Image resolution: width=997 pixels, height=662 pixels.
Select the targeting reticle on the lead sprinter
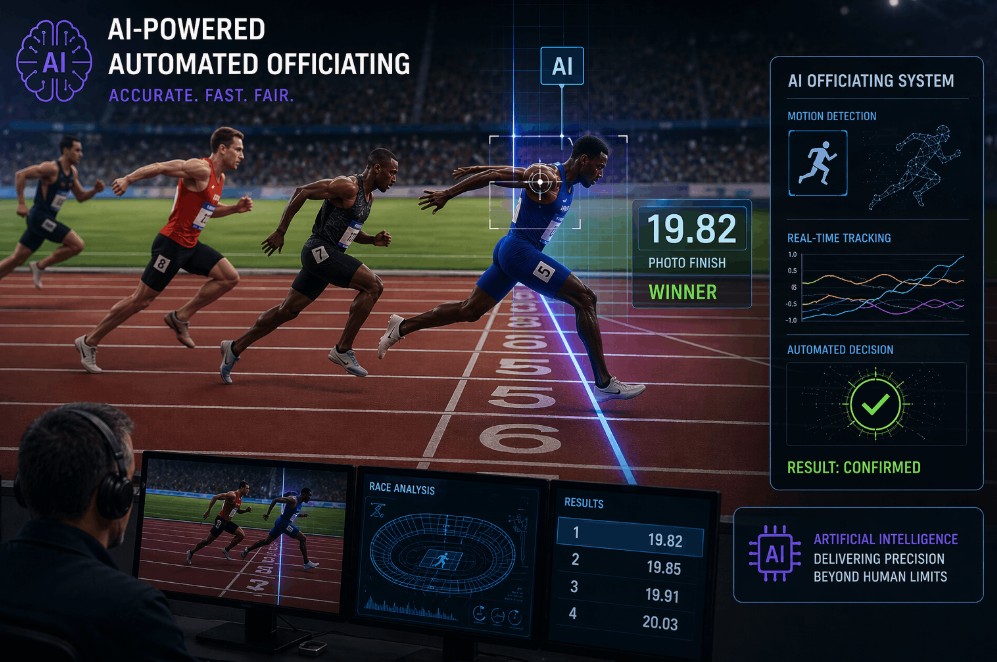click(x=541, y=181)
